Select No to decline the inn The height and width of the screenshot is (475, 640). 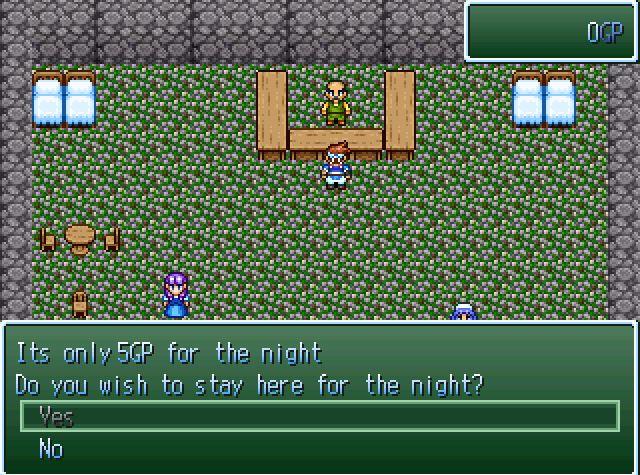pyautogui.click(x=51, y=449)
